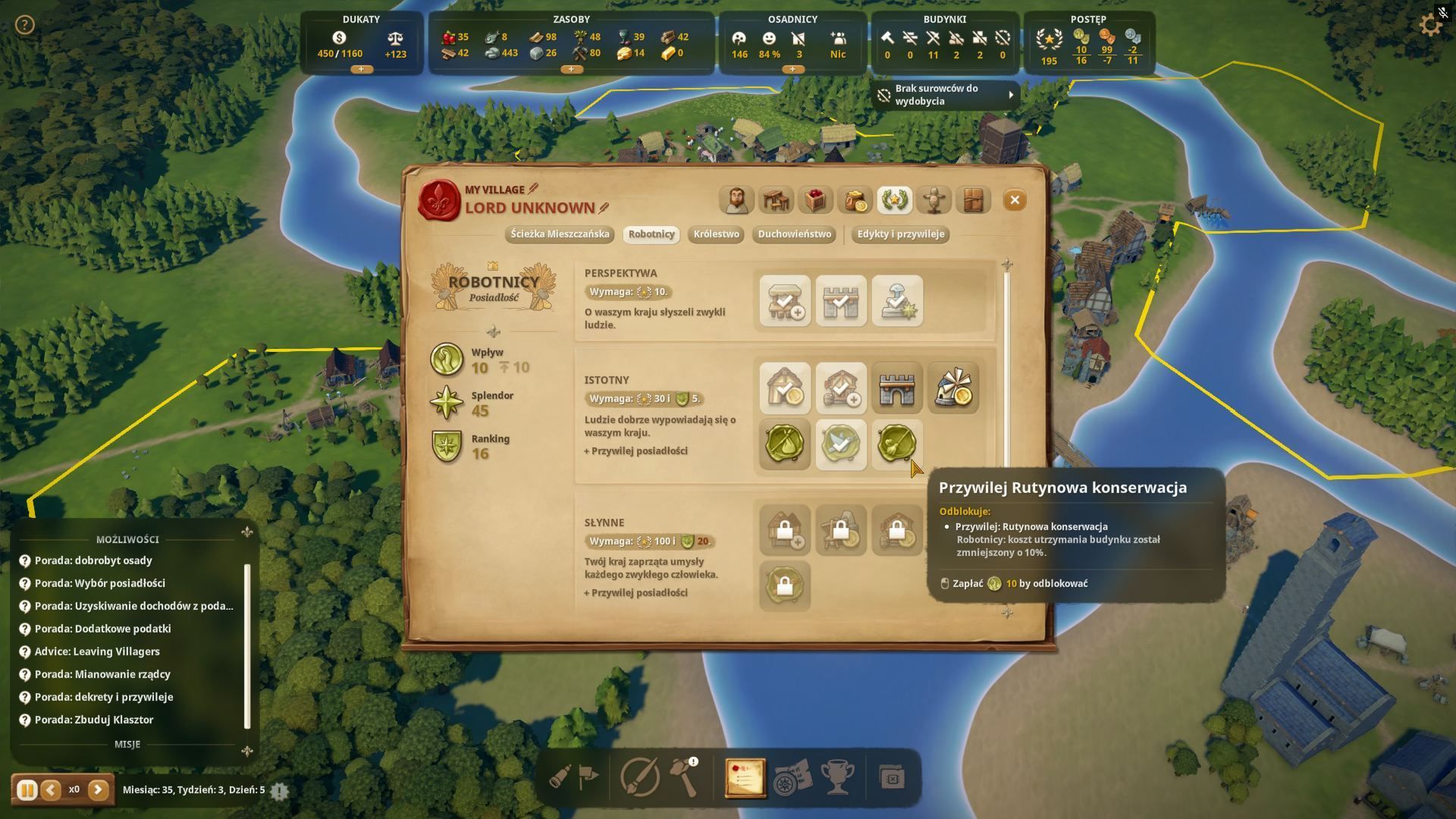Read the Porada: dobrobyt osady tip

[x=93, y=560]
